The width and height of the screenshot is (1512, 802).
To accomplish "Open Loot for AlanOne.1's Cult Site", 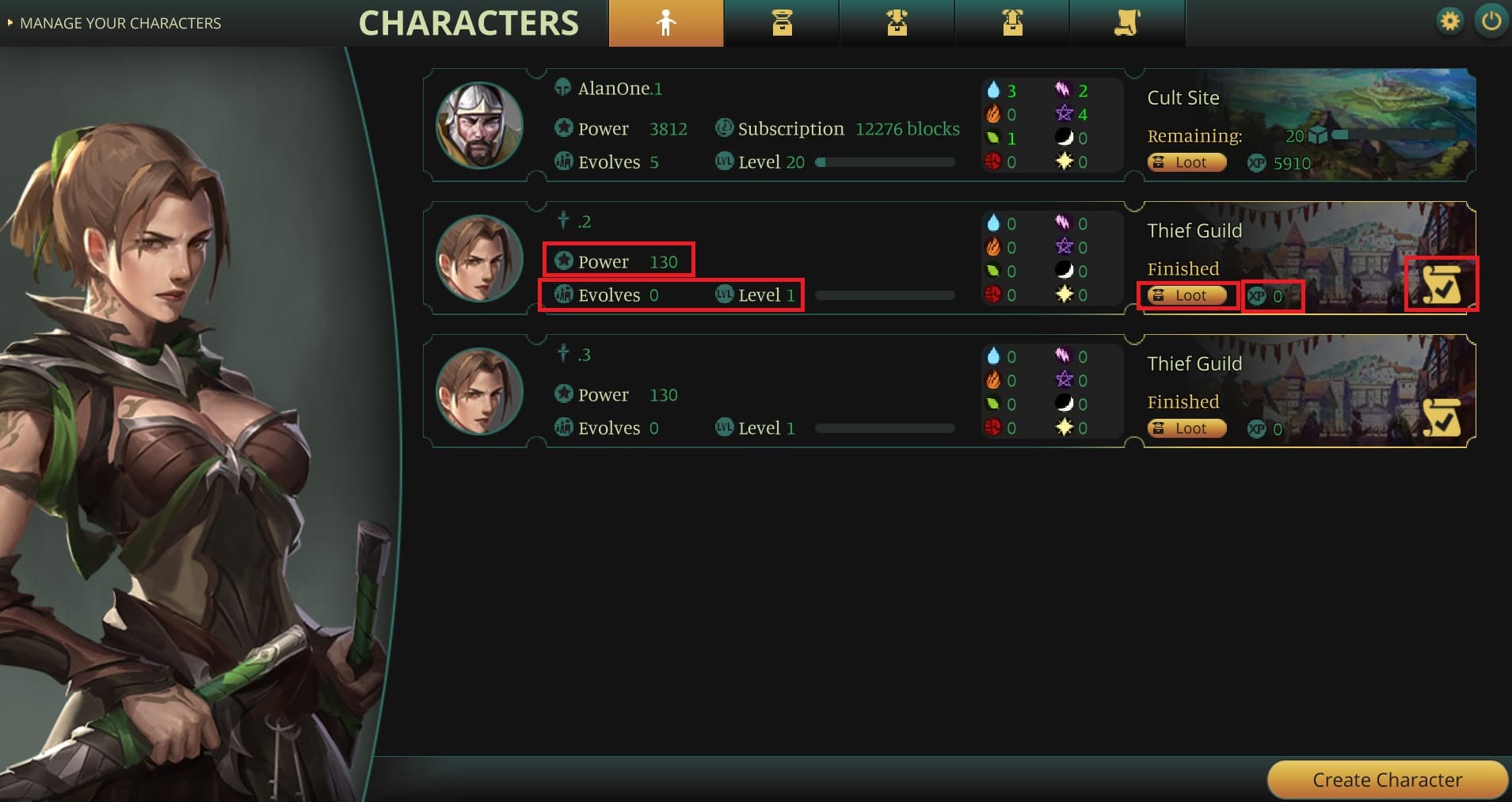I will click(x=1186, y=162).
